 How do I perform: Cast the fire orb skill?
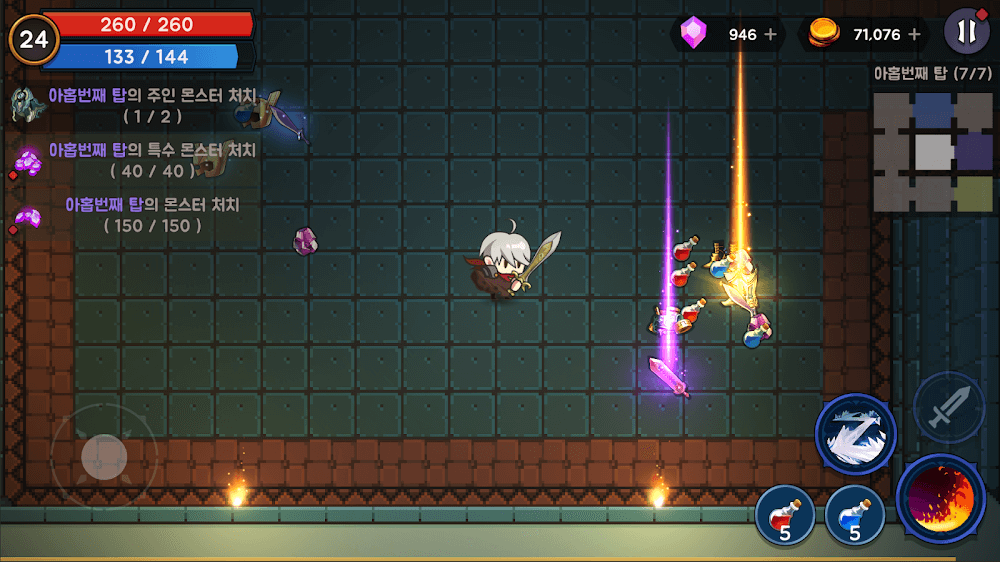pos(941,499)
